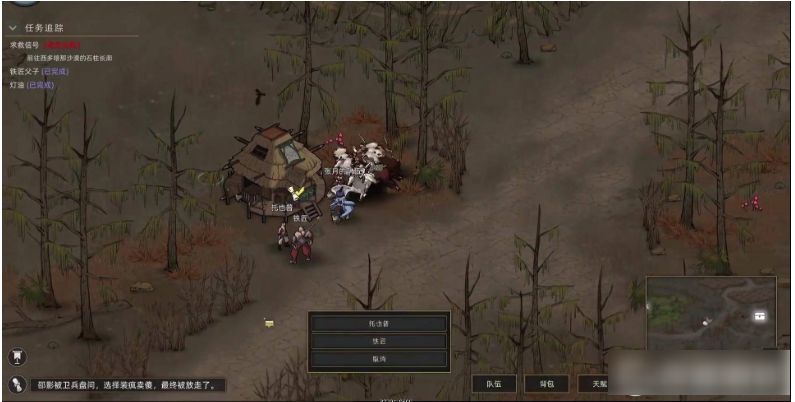Open the 铁匠父子 completed quest entry
The height and width of the screenshot is (402, 795).
tap(27, 71)
